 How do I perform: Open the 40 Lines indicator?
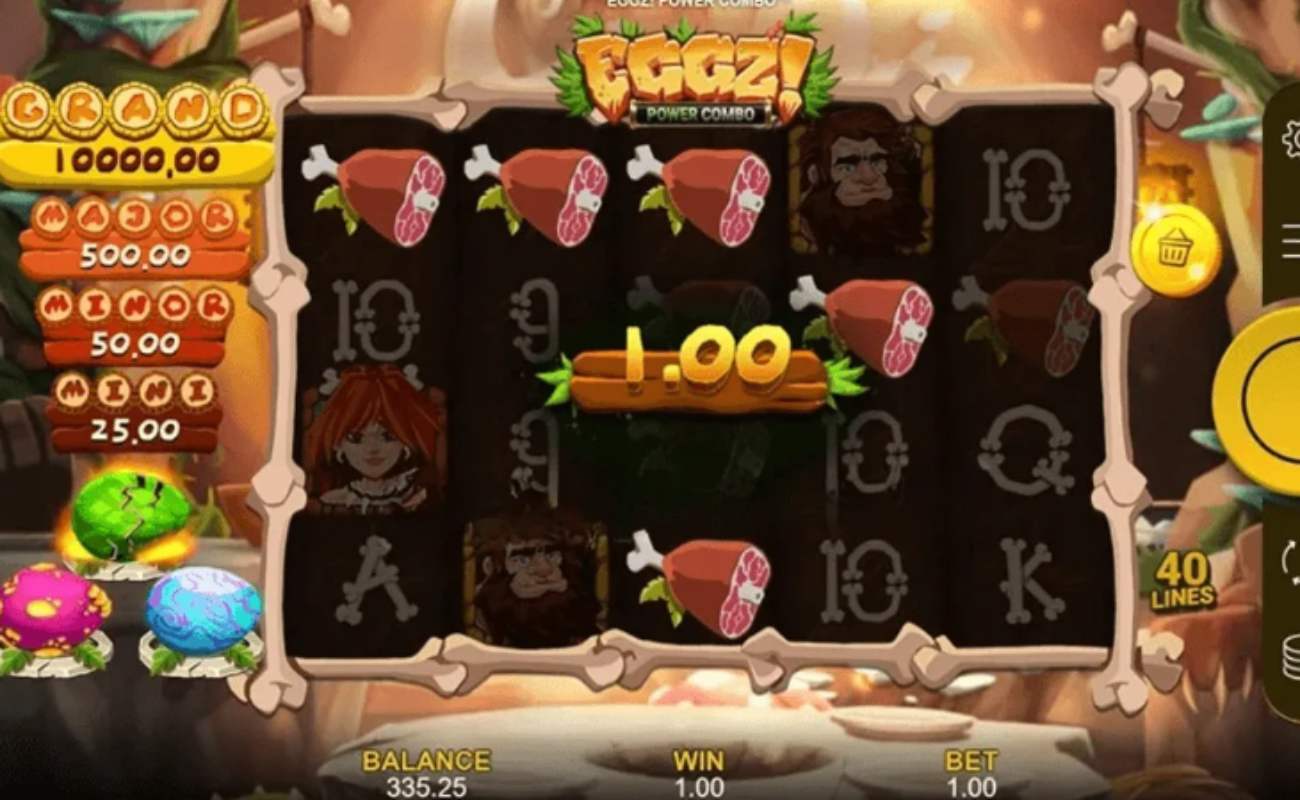point(1183,578)
